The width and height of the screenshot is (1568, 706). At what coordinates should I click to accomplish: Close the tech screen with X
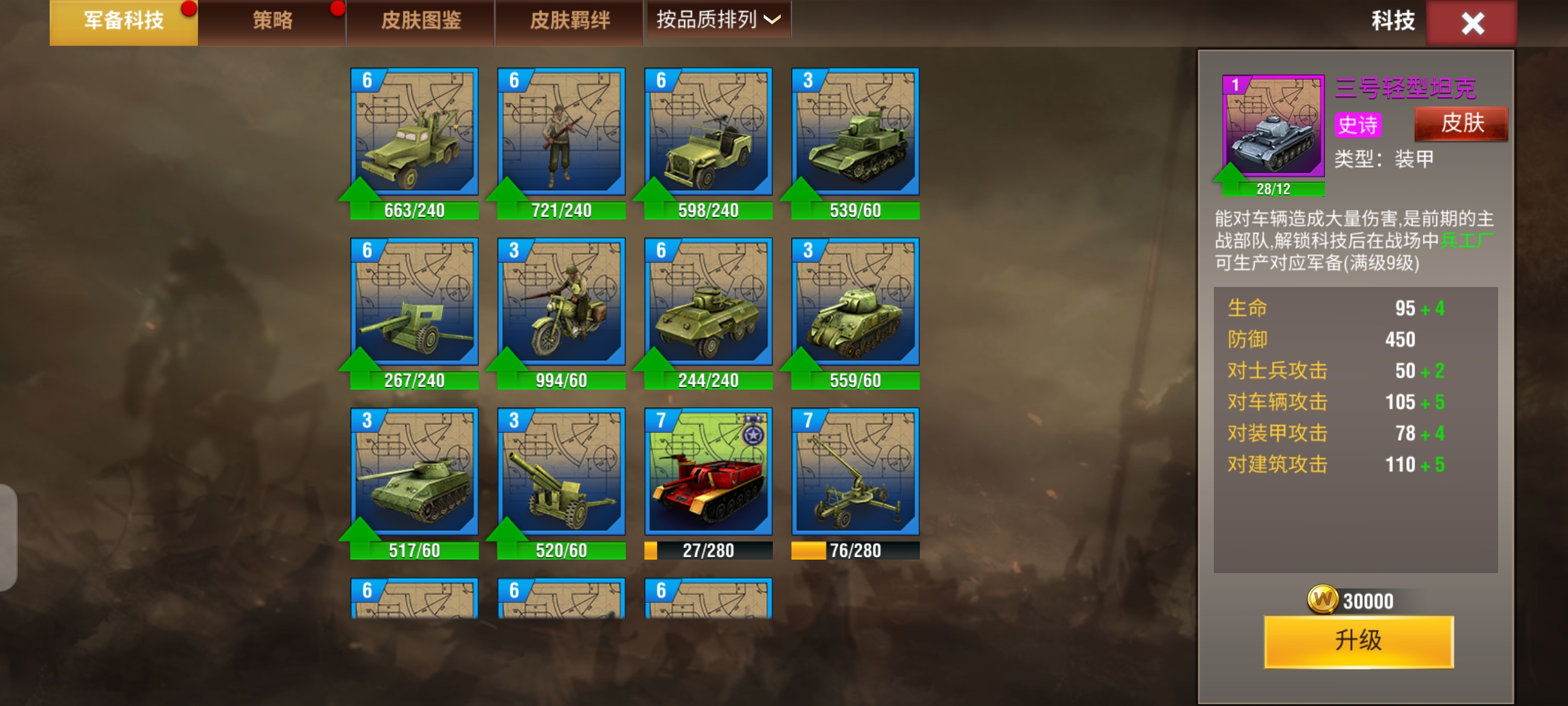coord(1472,24)
